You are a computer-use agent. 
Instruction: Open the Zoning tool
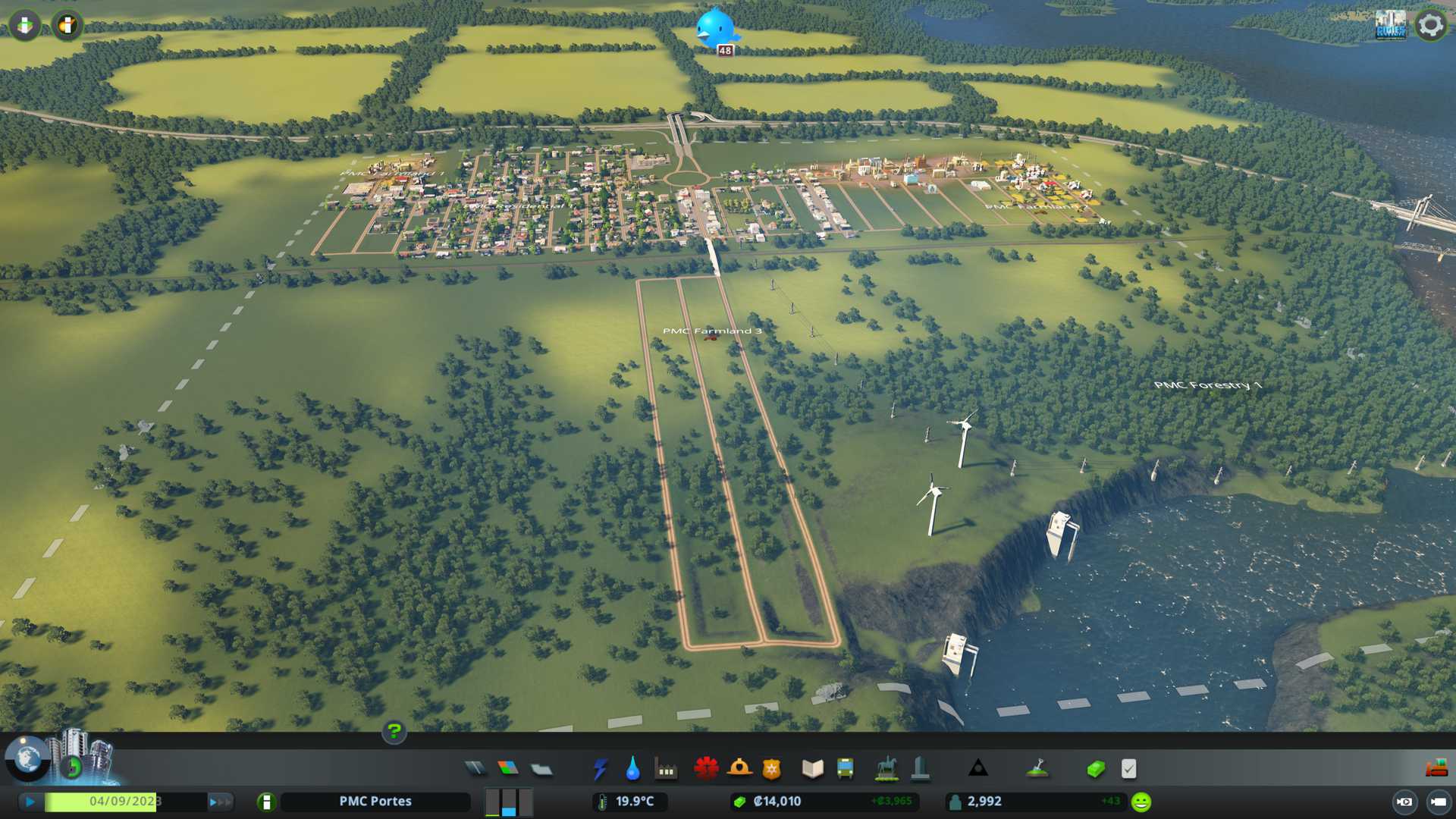[508, 769]
